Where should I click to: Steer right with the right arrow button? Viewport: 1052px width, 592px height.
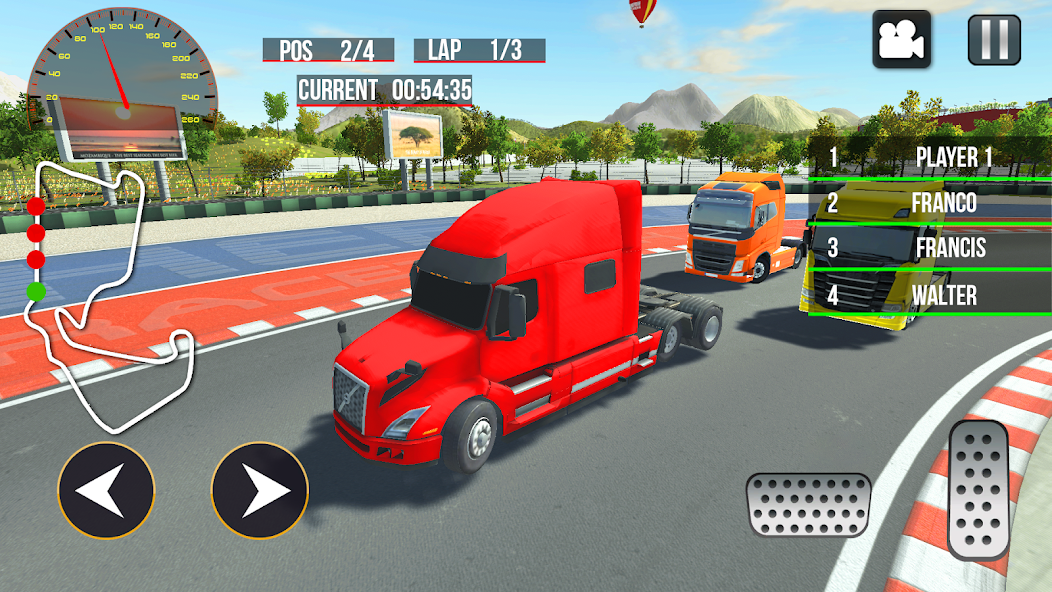point(260,491)
